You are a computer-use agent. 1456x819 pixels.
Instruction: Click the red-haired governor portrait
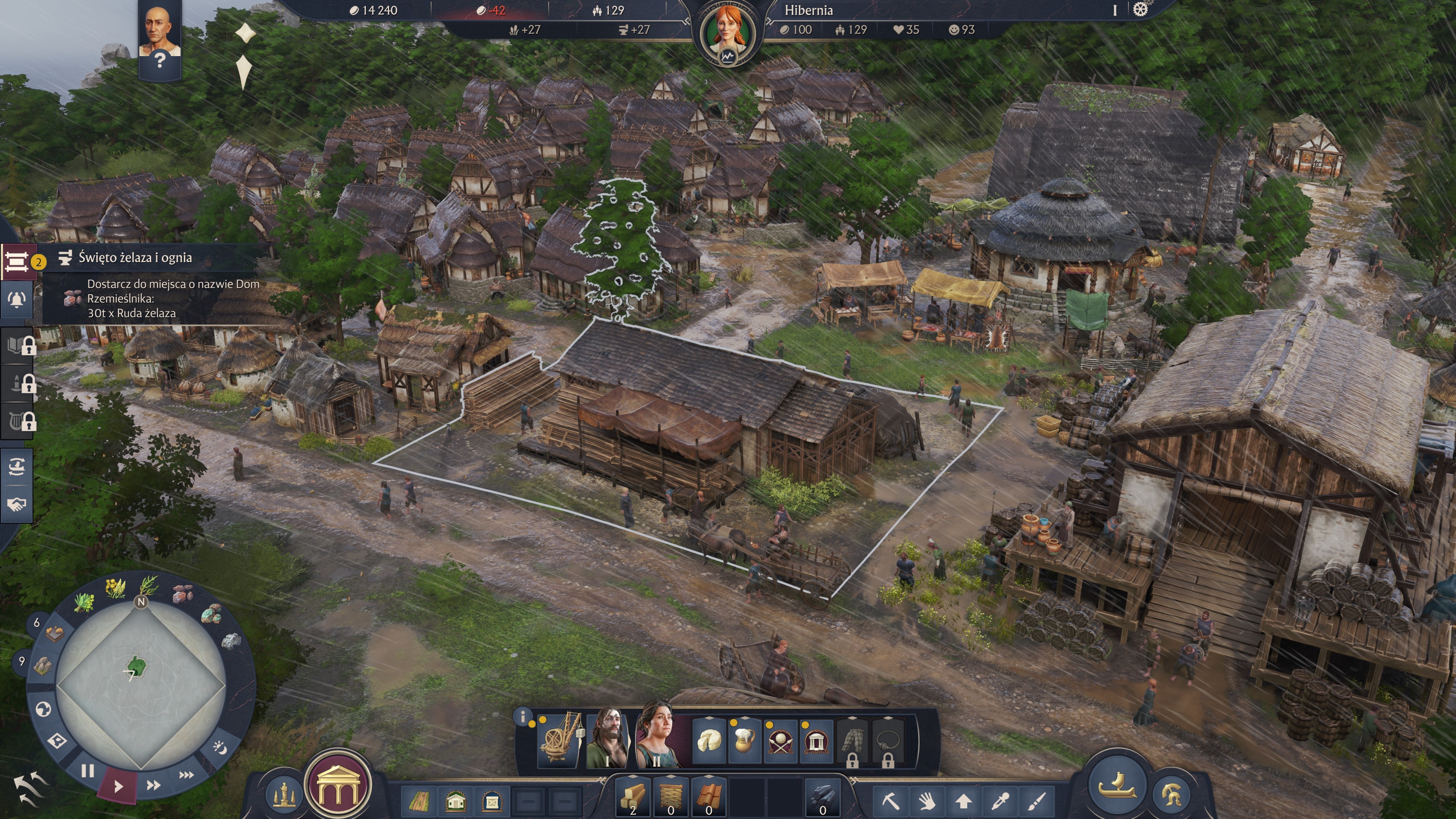[x=728, y=33]
